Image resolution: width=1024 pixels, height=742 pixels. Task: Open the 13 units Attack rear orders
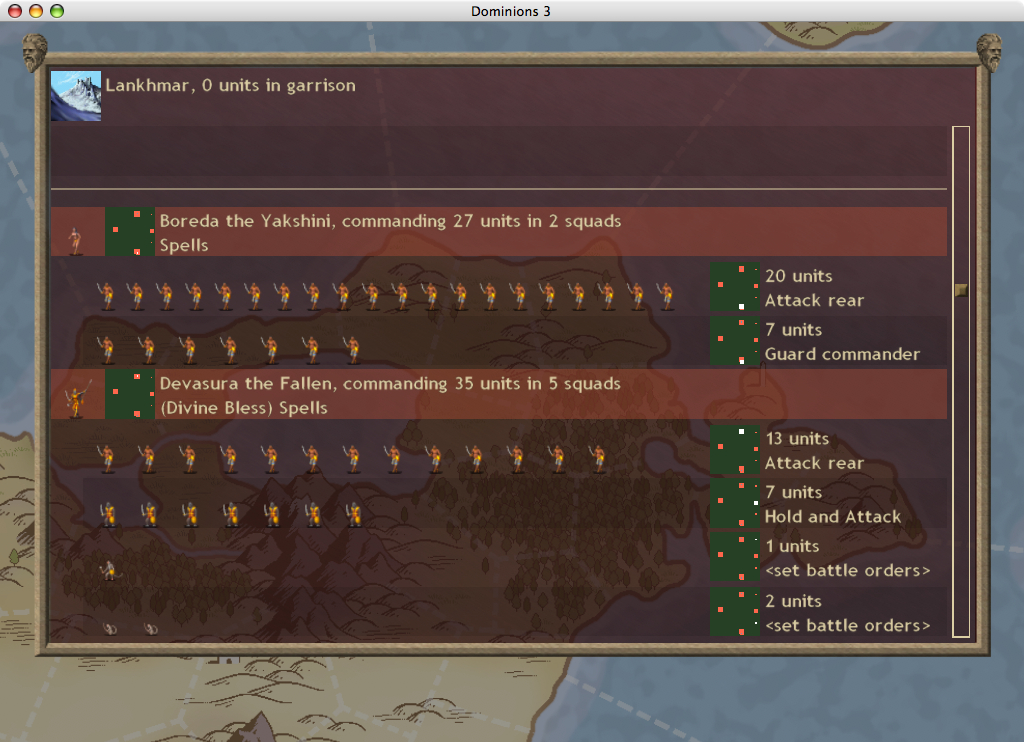813,463
